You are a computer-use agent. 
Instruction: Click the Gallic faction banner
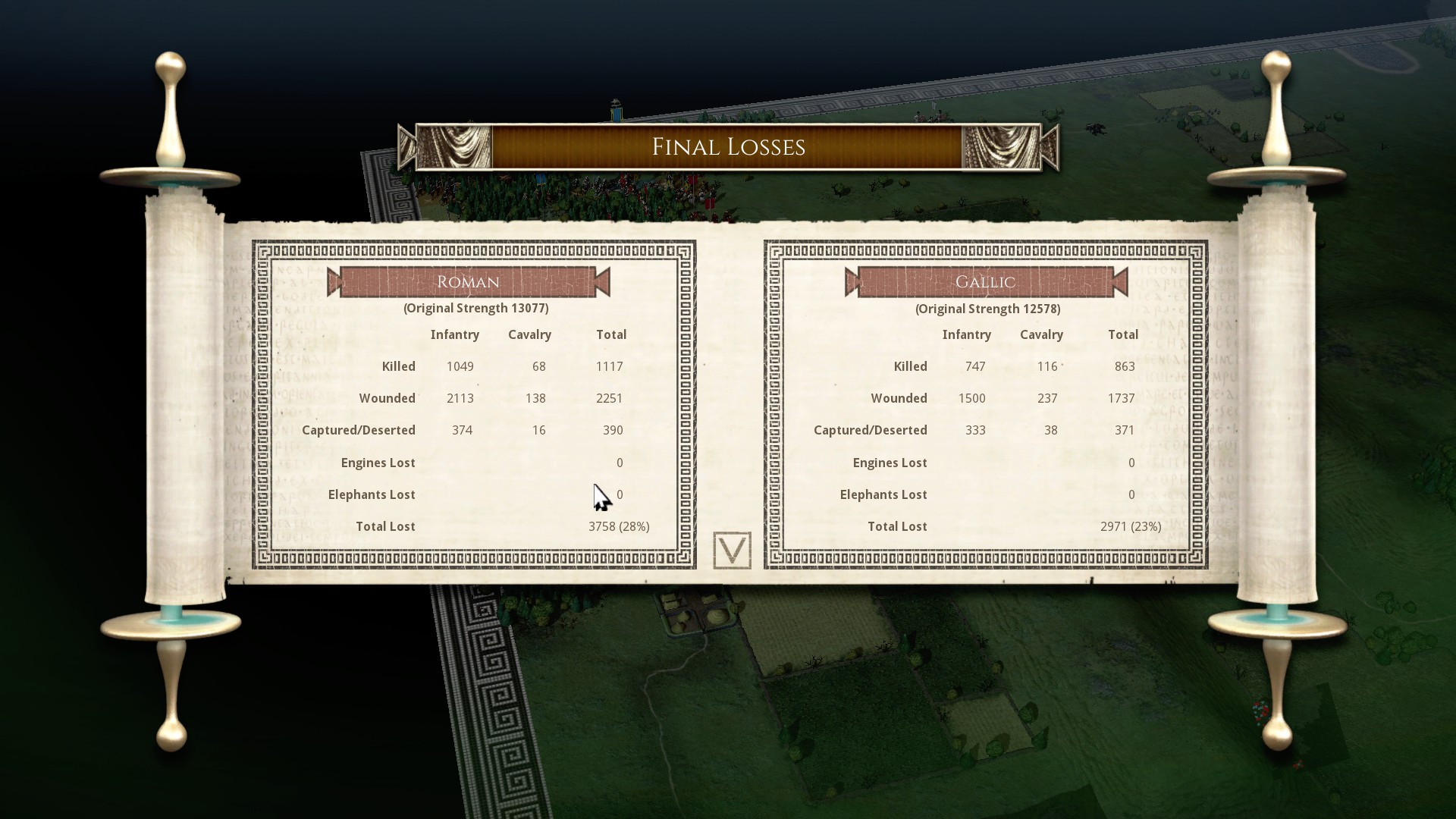point(984,281)
